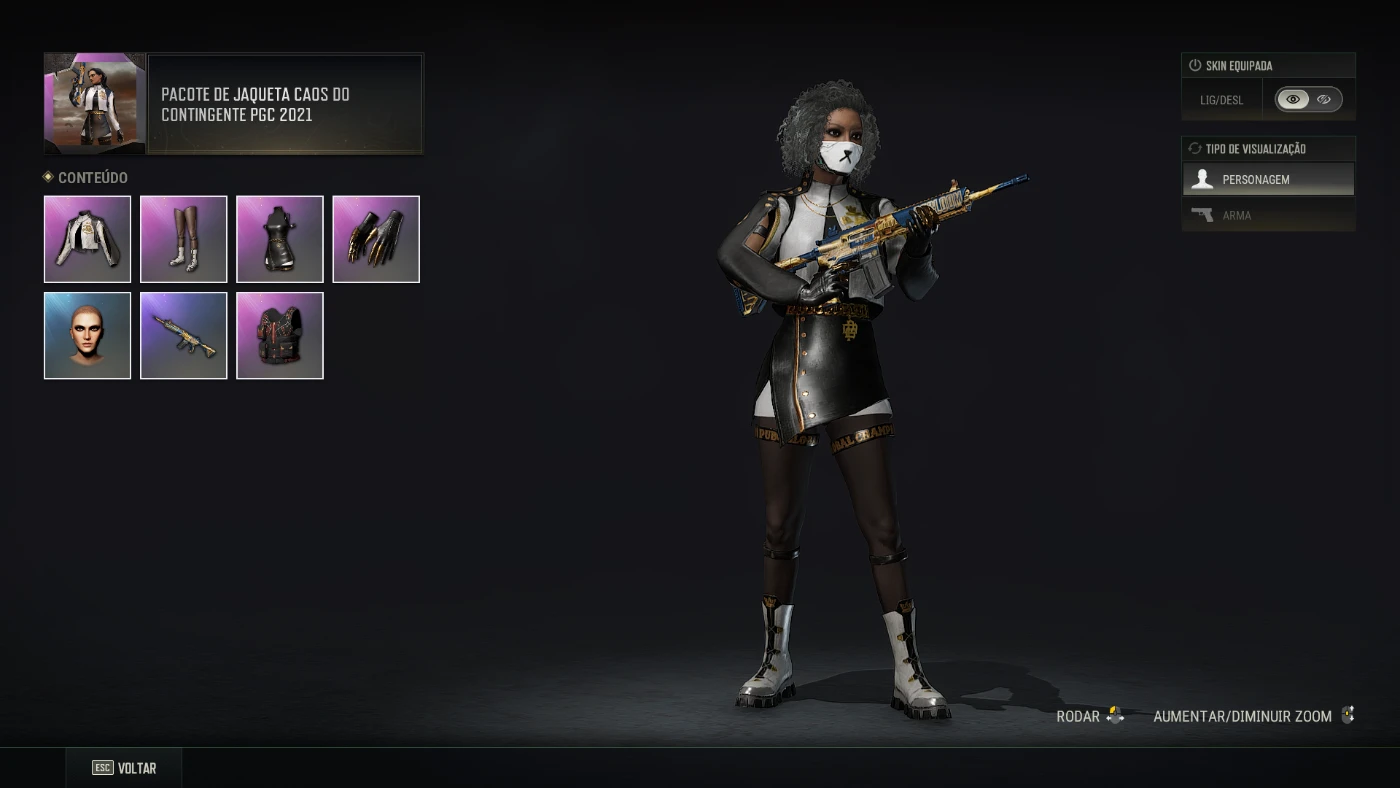Switch preview type to Arma
This screenshot has height=788, width=1400.
click(x=1268, y=215)
